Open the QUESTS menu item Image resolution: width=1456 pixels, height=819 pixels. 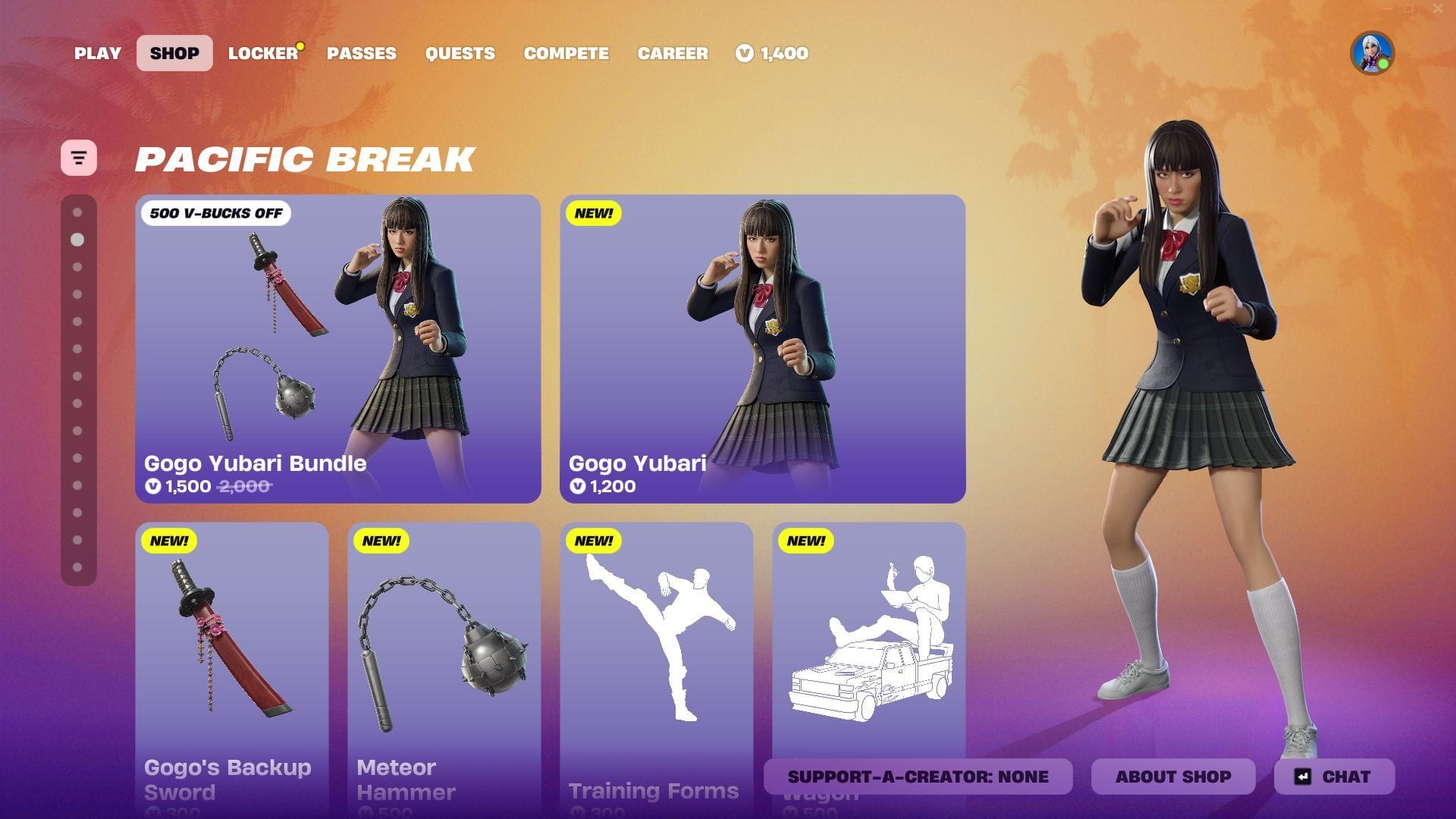(460, 53)
